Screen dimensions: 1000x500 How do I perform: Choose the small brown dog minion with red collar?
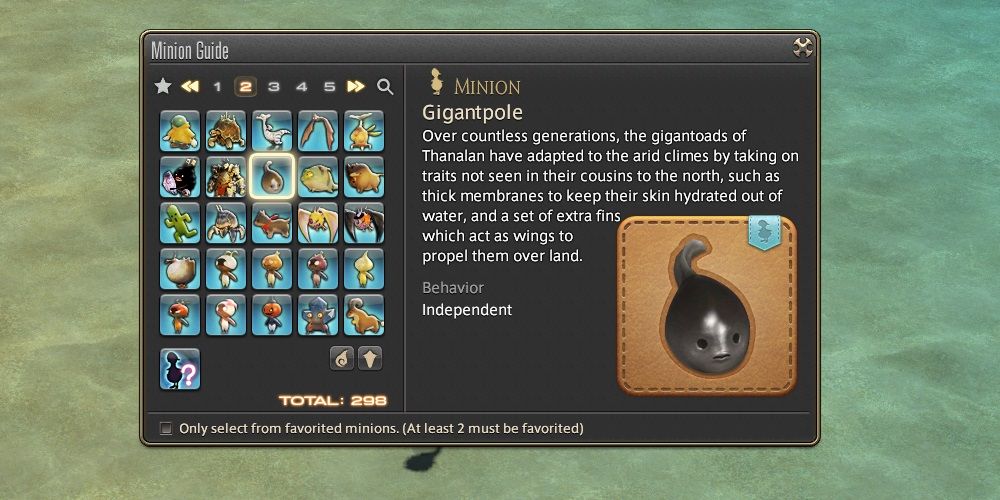[x=272, y=223]
